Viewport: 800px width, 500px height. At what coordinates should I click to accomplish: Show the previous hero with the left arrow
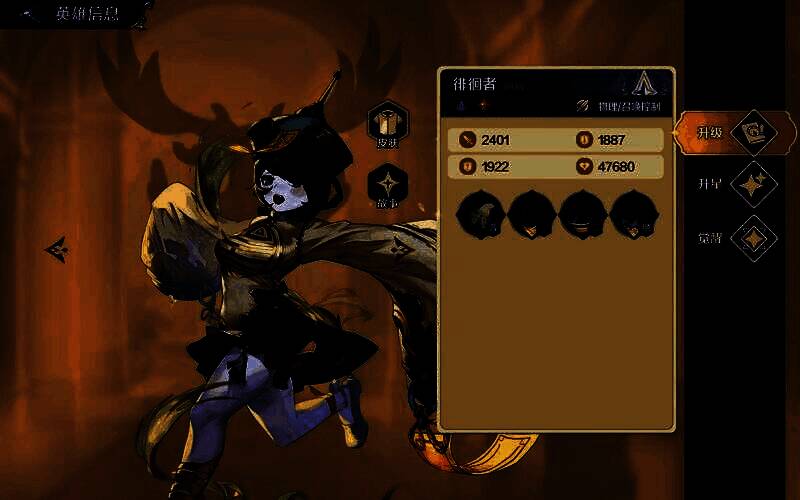[x=57, y=249]
